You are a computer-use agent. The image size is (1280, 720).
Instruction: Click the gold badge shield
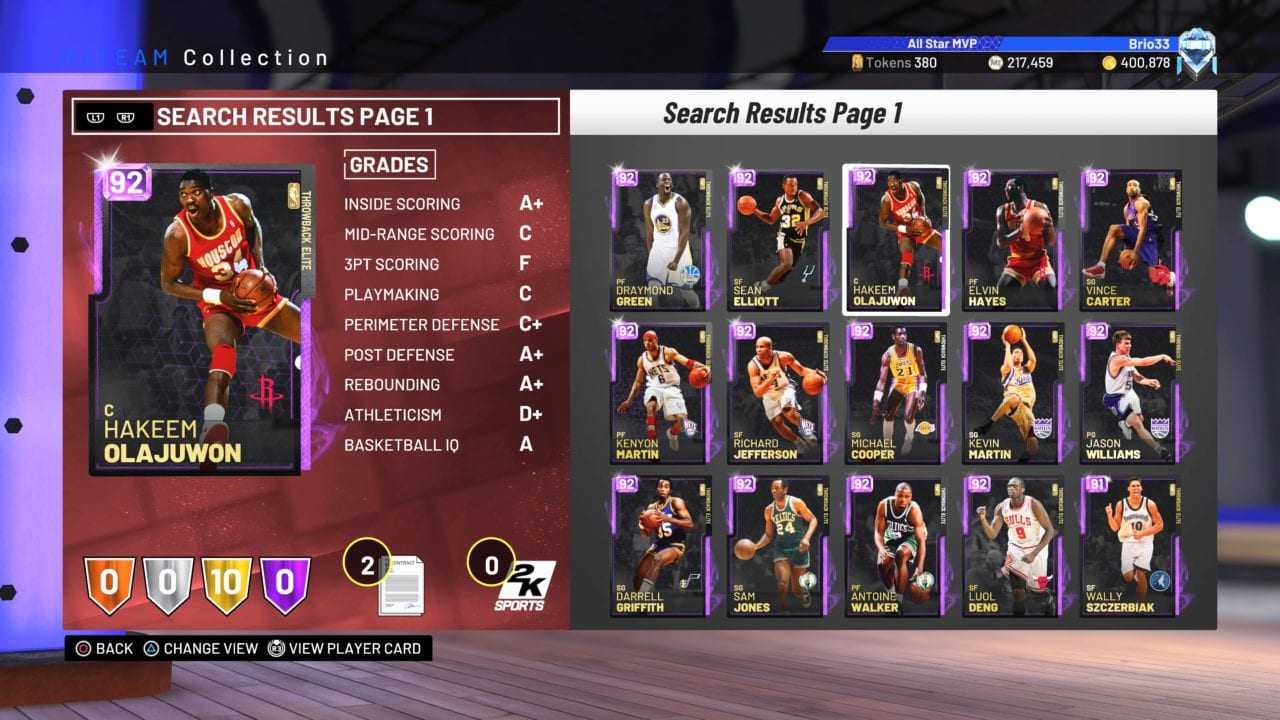(227, 584)
